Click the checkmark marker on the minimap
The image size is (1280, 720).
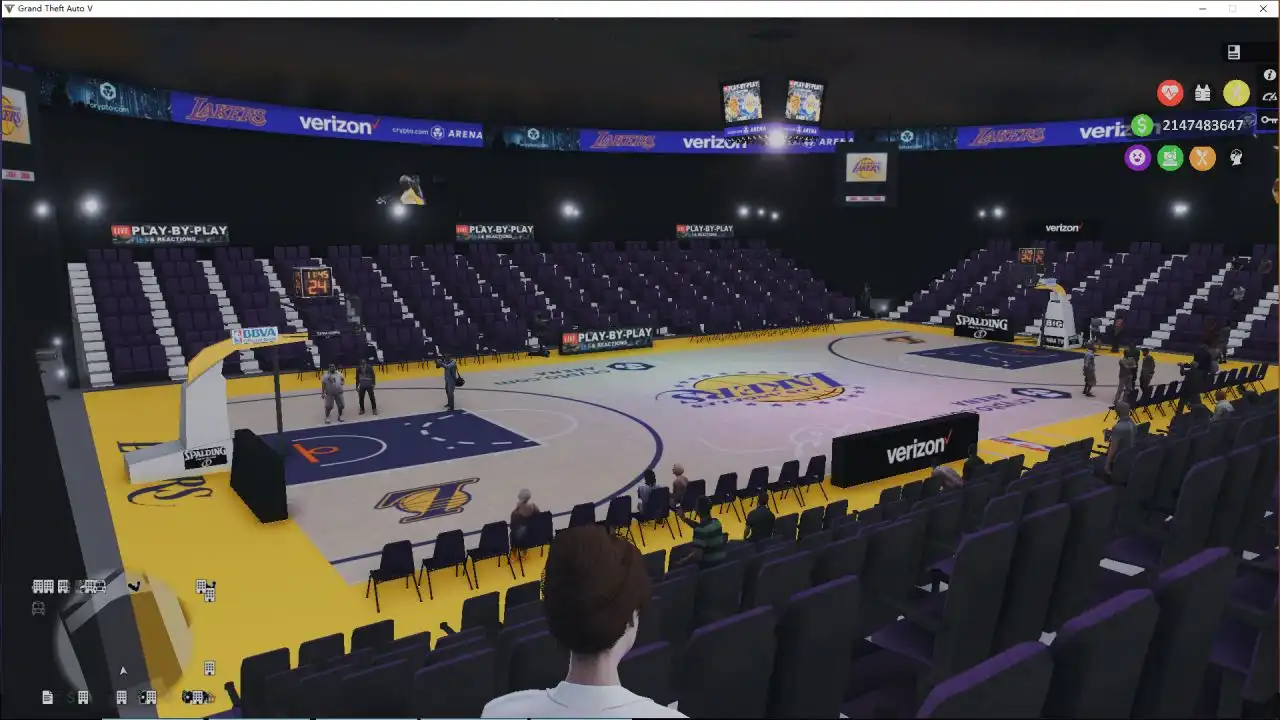coord(133,586)
